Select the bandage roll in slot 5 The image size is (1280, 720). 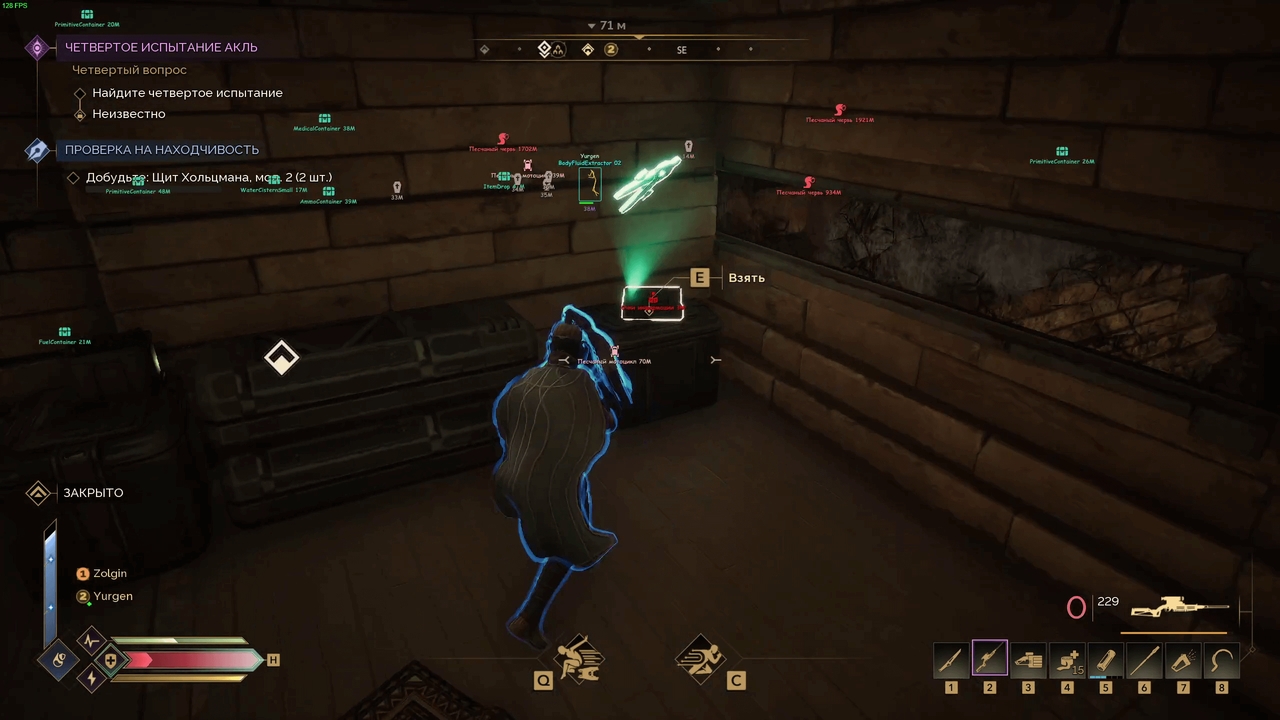click(x=1105, y=658)
